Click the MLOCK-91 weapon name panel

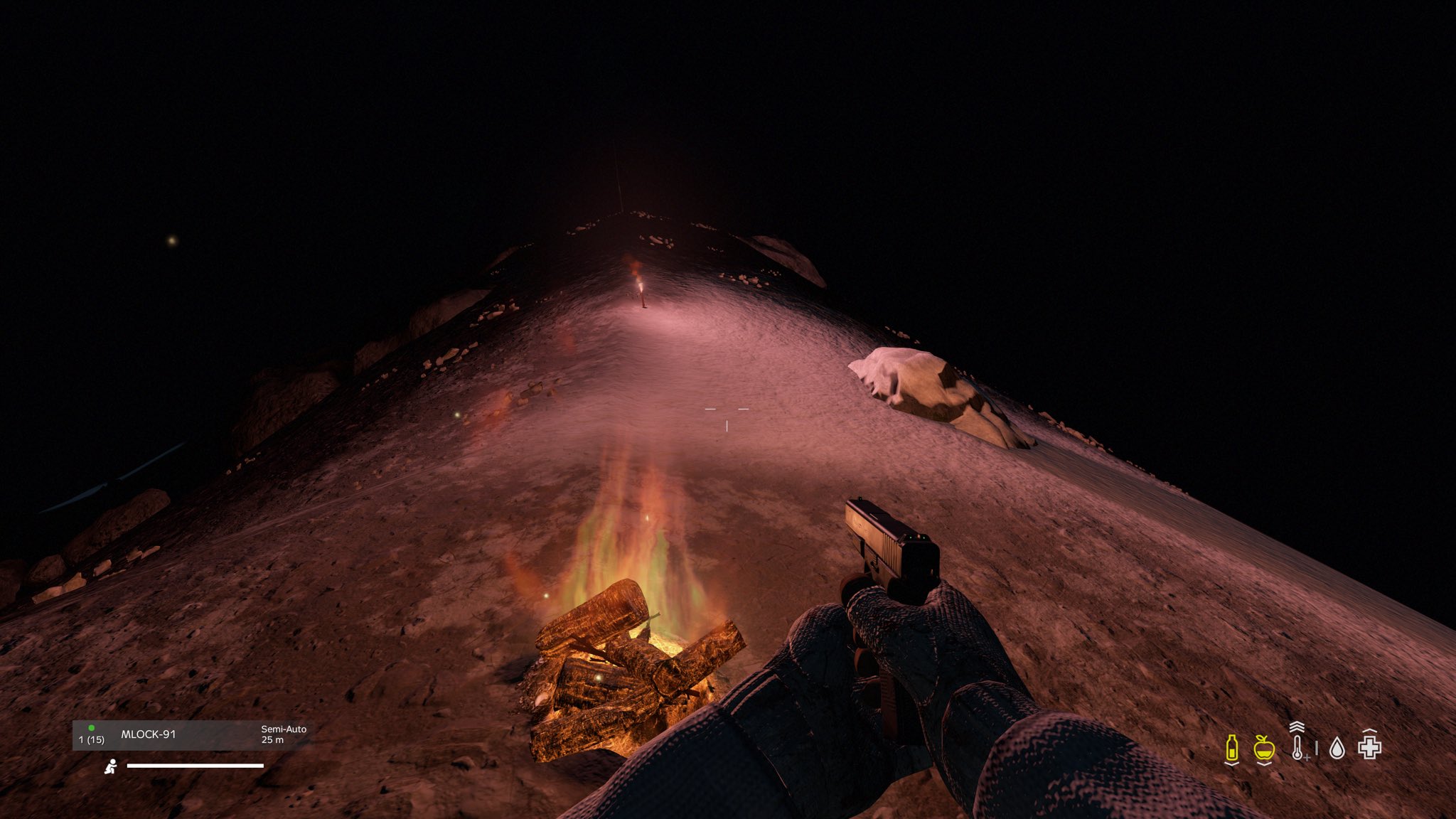[149, 734]
